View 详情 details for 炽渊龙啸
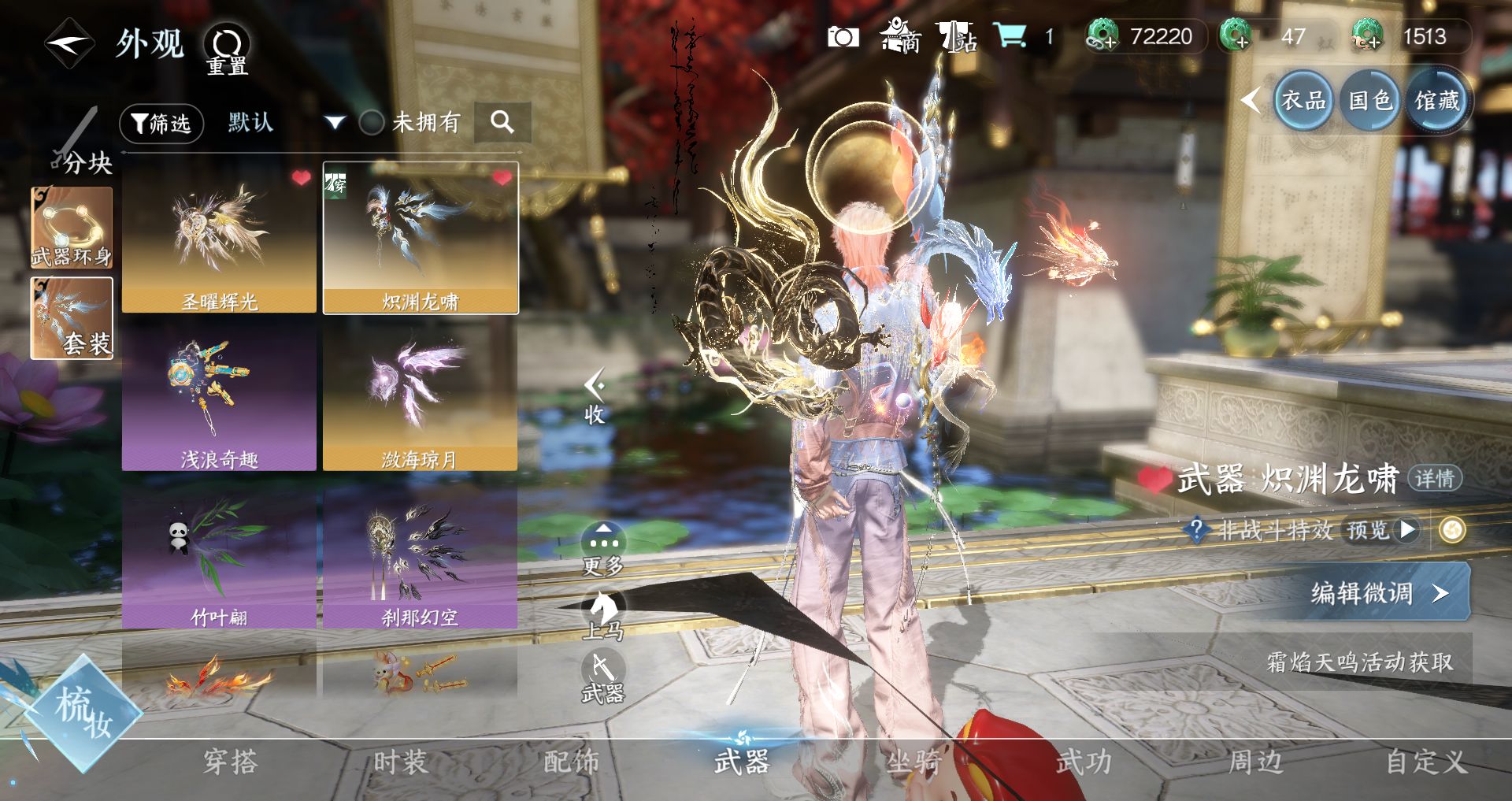The width and height of the screenshot is (1512, 801). 1434,478
